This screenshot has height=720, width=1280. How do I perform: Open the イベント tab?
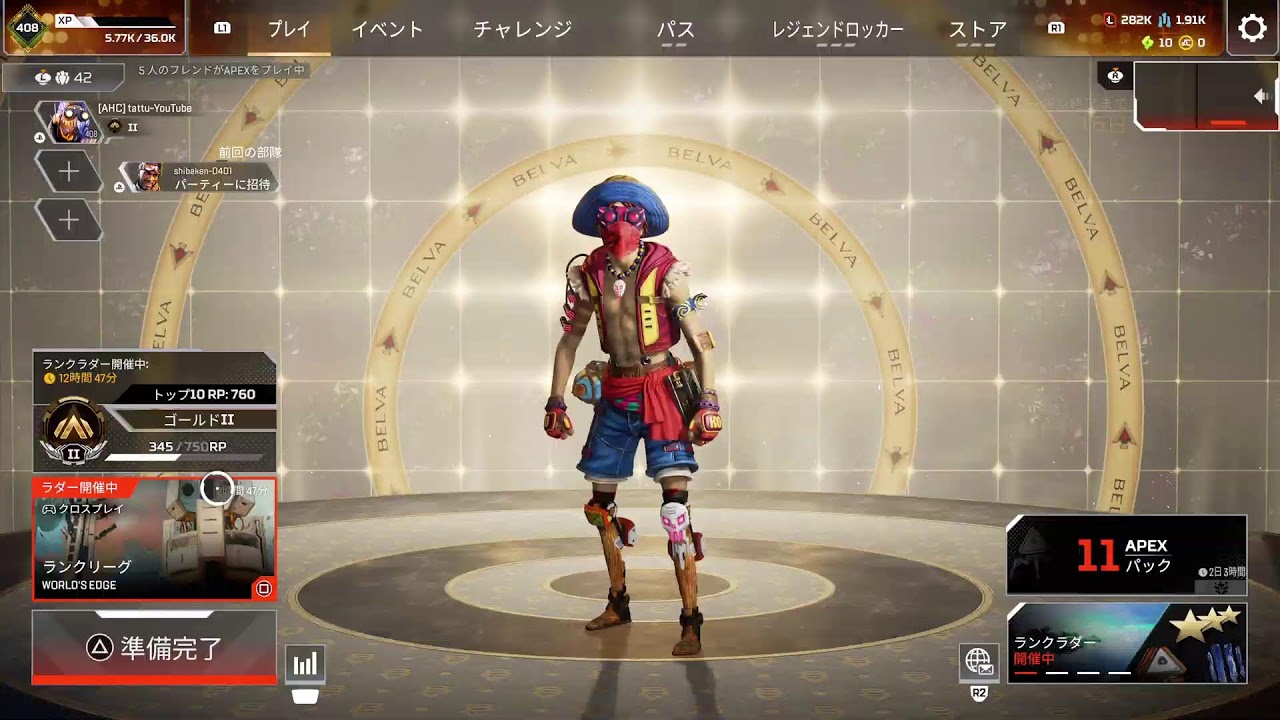[390, 30]
